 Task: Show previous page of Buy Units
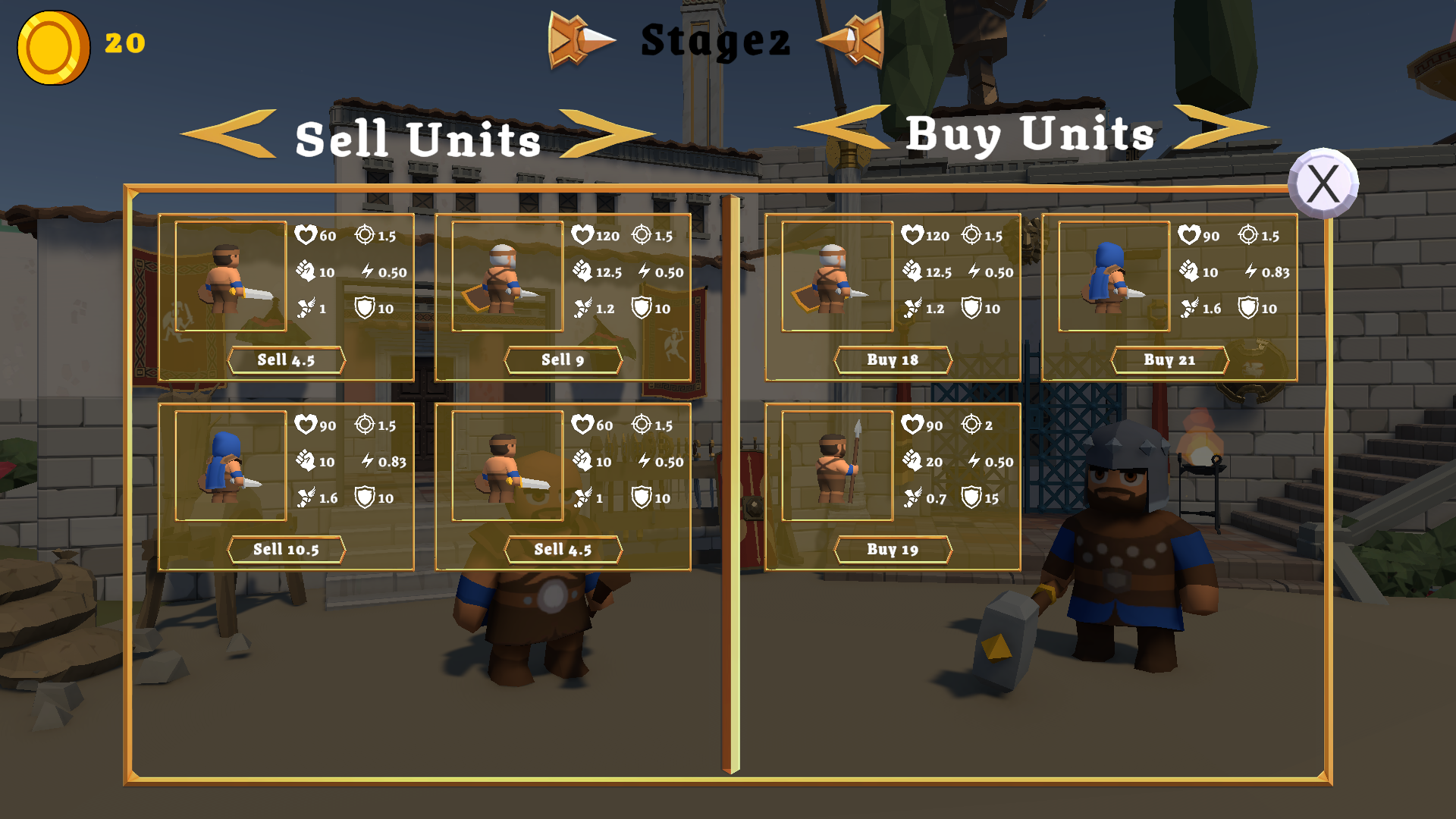843,129
